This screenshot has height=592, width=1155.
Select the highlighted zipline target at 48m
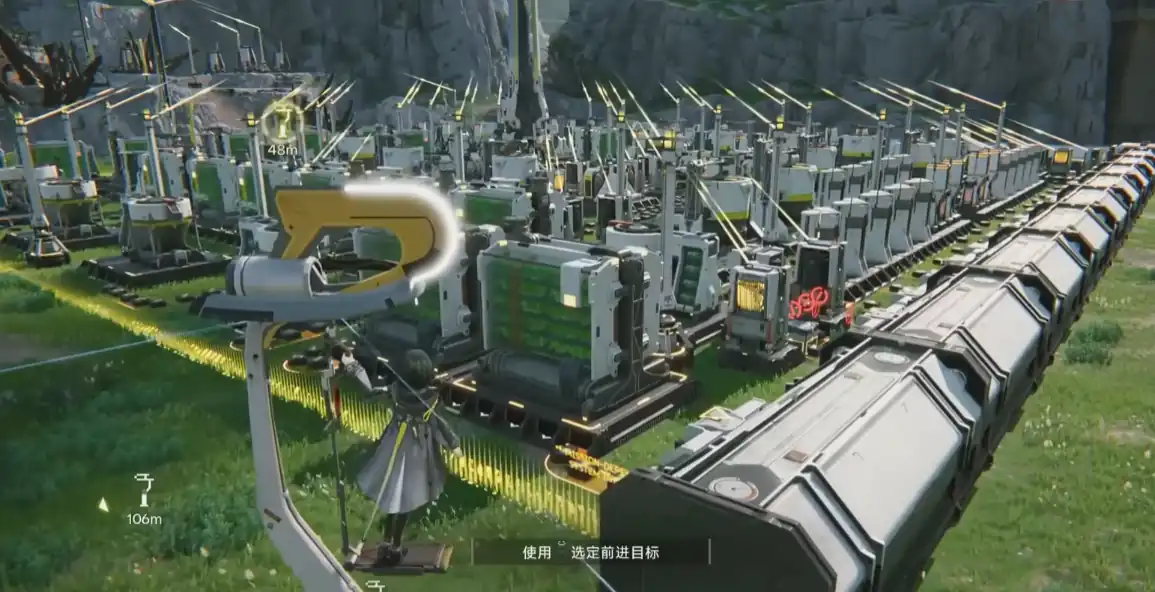coord(282,124)
